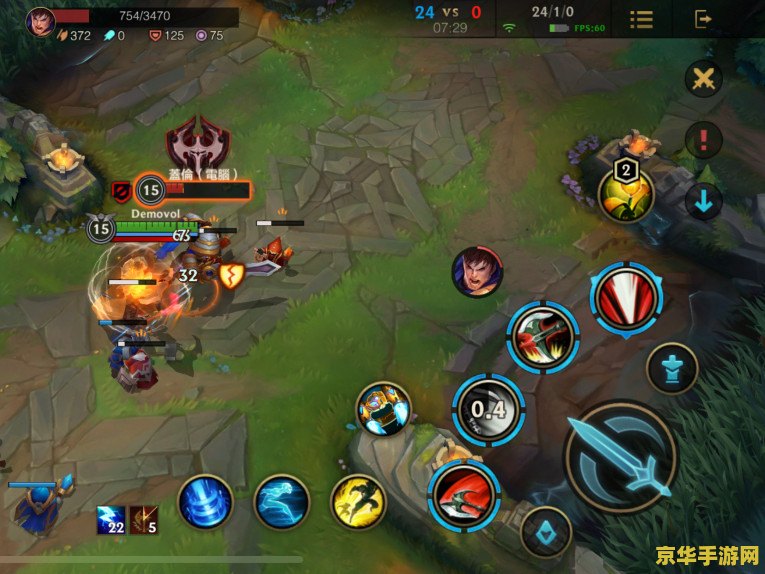The height and width of the screenshot is (574, 765).
Task: Place the yellow ward trinket
Action: (x=626, y=194)
